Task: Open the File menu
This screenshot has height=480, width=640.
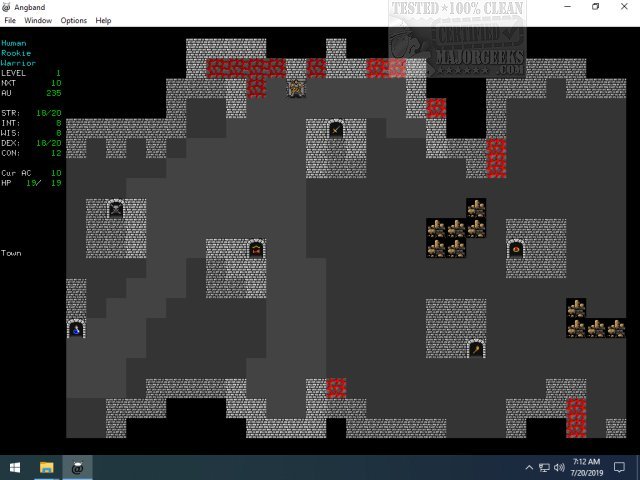Action: pyautogui.click(x=10, y=20)
